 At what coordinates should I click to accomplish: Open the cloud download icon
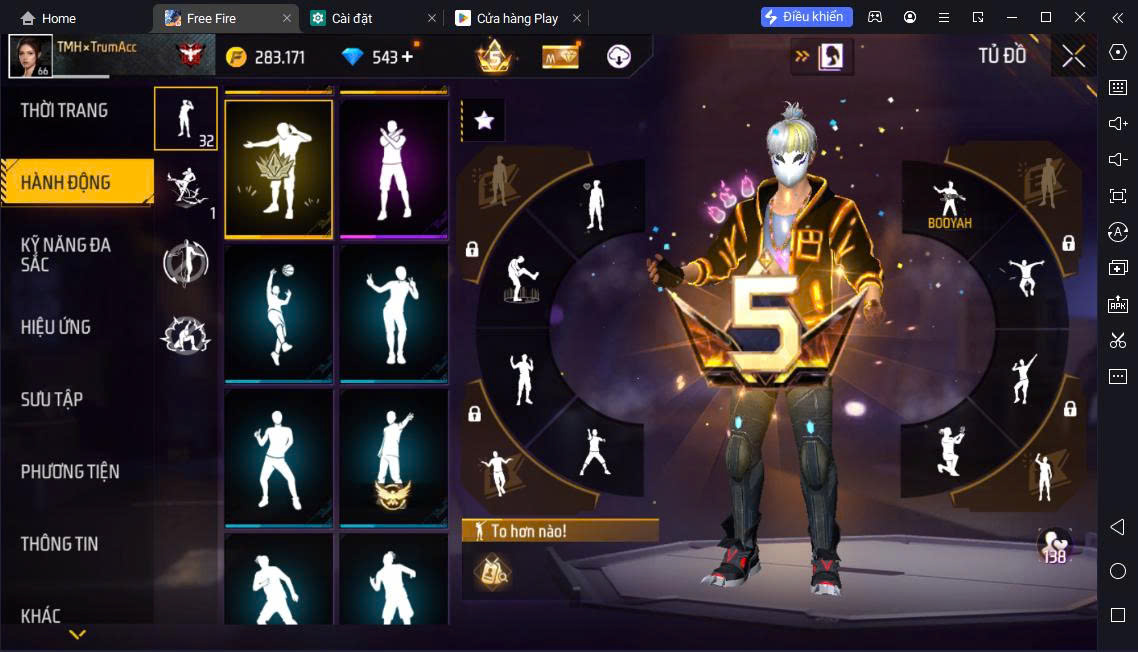(x=619, y=57)
